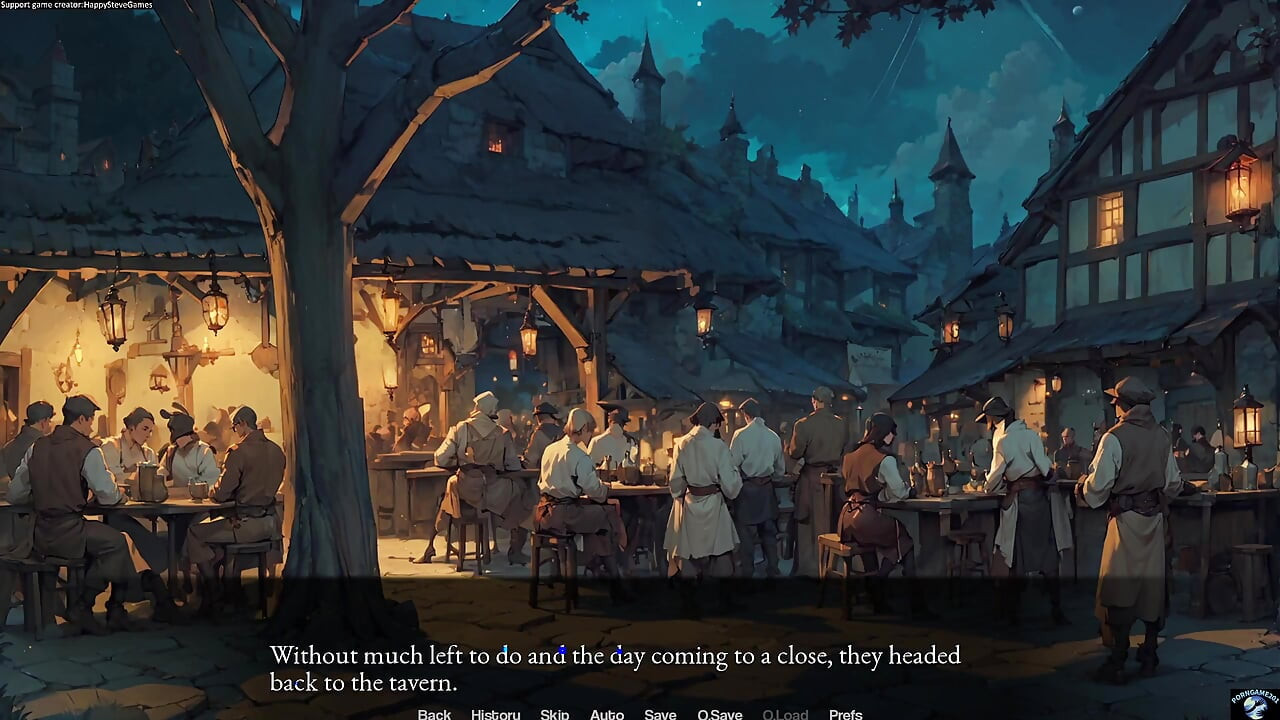1280x720 pixels.
Task: Disable Auto mode by clicking Auto again
Action: pos(607,714)
